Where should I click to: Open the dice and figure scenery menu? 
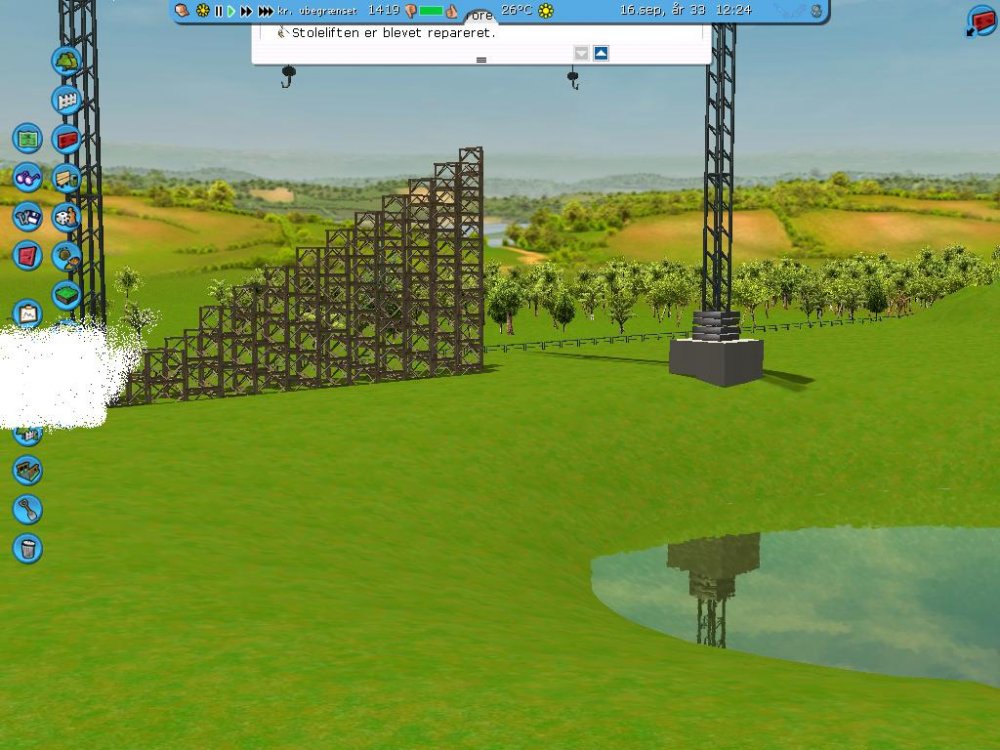coord(67,217)
